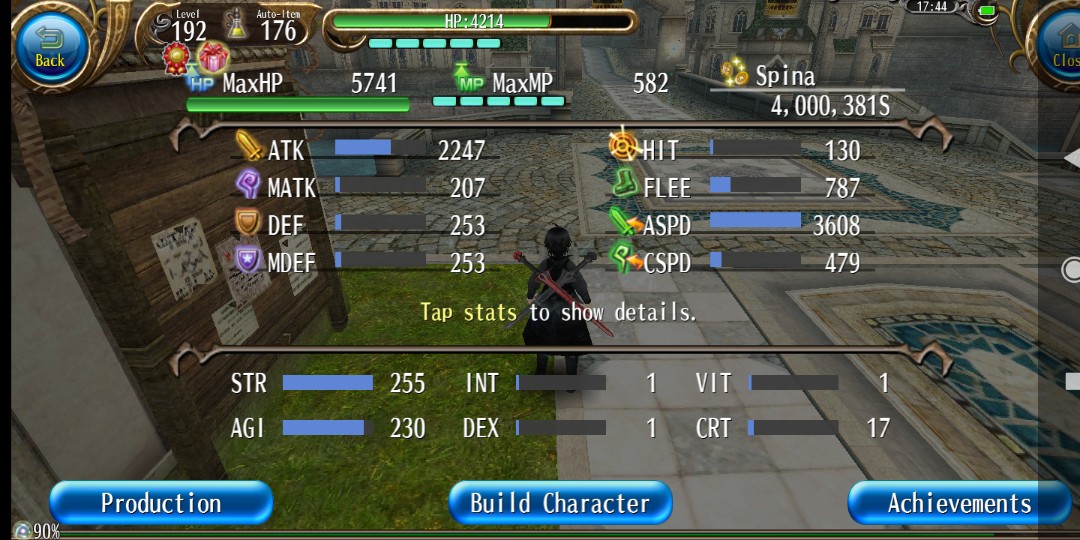Show CSPD stat details

pyautogui.click(x=735, y=262)
